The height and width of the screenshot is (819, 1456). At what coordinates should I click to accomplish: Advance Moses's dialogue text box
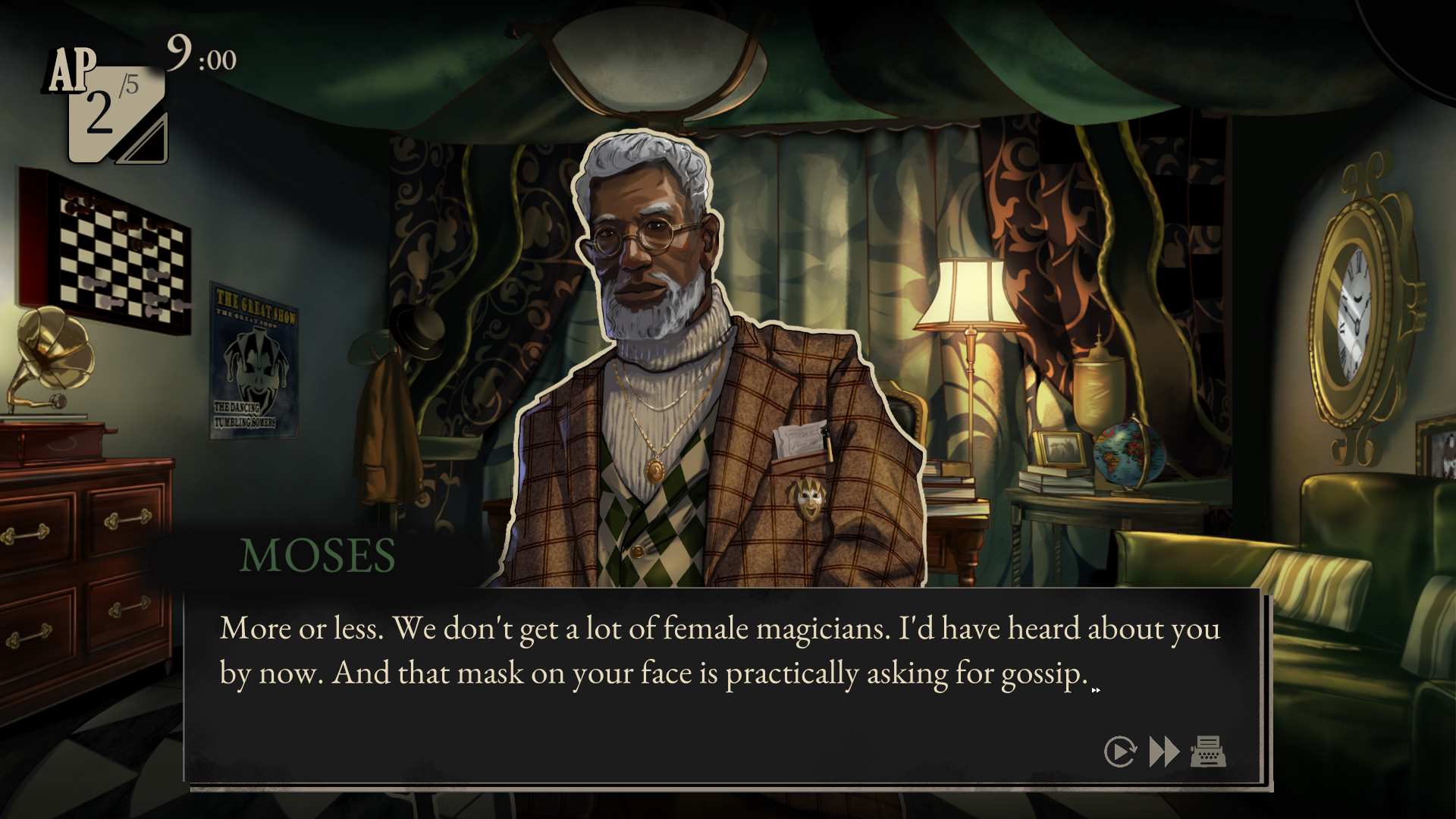click(x=720, y=682)
